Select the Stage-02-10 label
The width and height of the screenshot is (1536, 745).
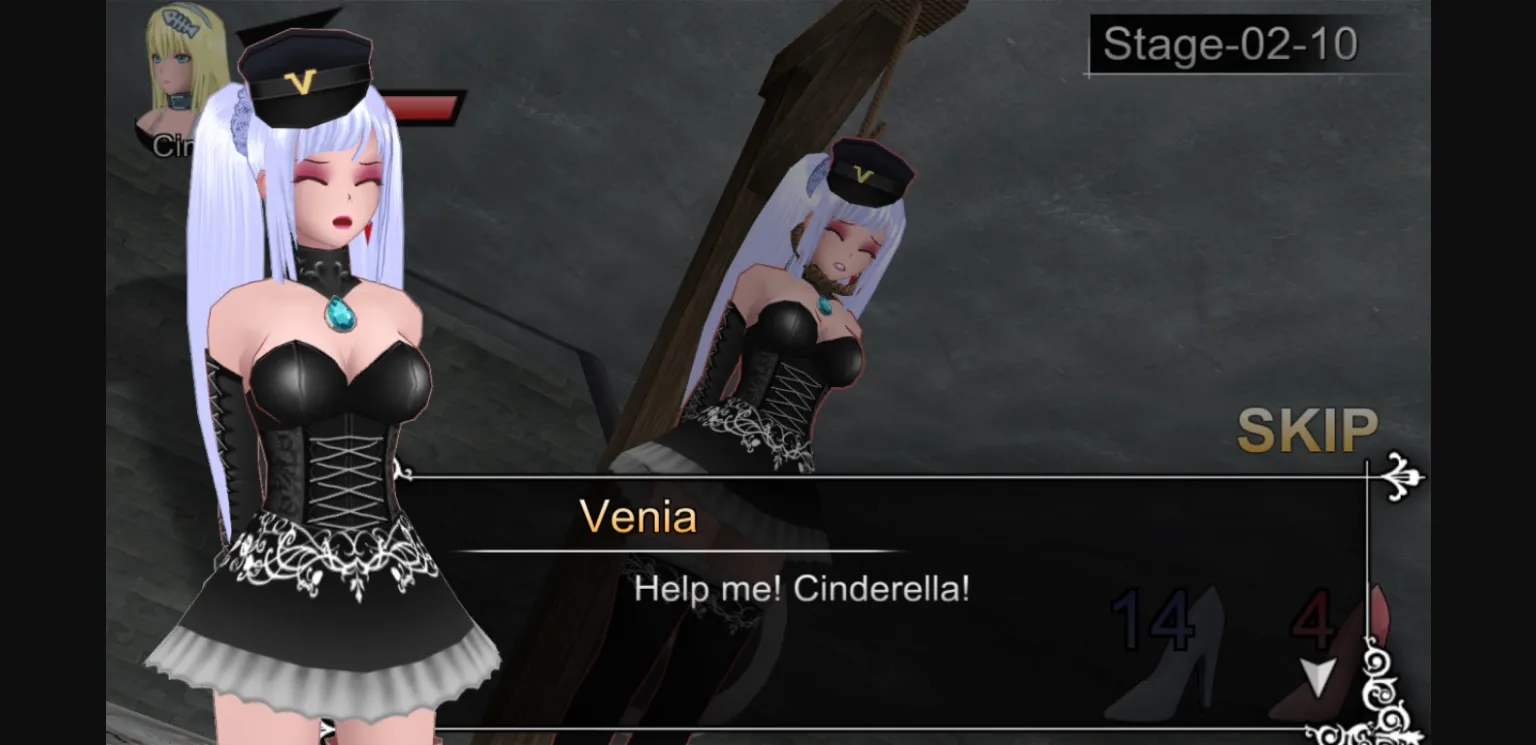[x=1228, y=44]
